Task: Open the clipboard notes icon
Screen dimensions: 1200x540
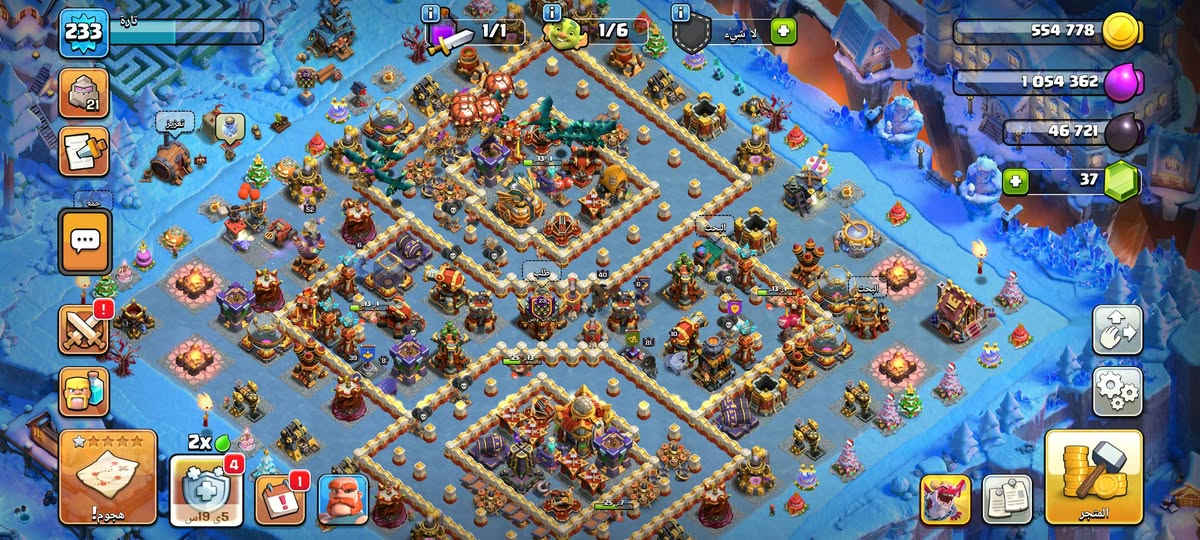Action: (1007, 499)
